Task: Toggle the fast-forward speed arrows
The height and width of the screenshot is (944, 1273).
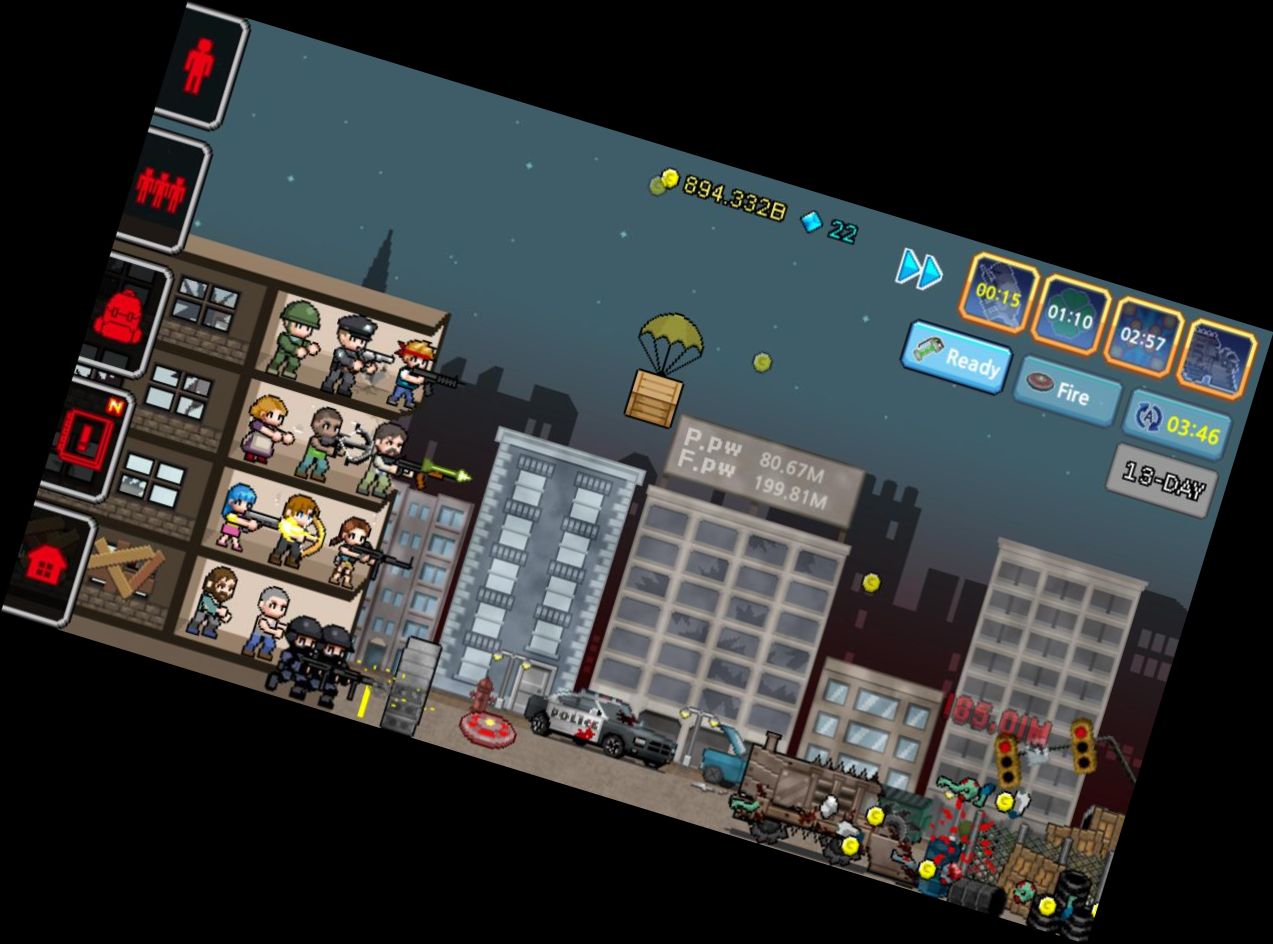Action: (919, 269)
